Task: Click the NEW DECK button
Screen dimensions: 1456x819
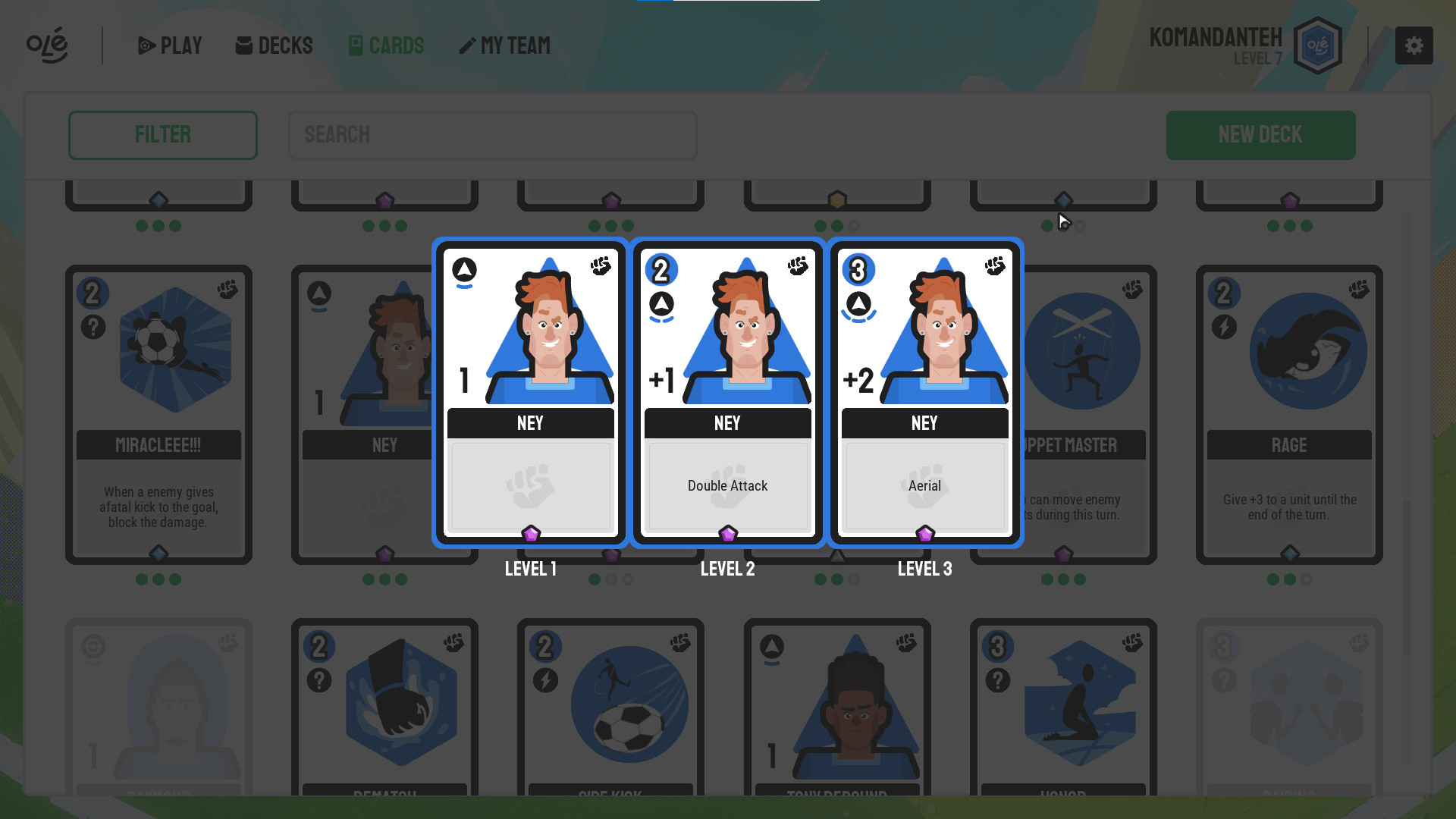Action: click(1260, 135)
